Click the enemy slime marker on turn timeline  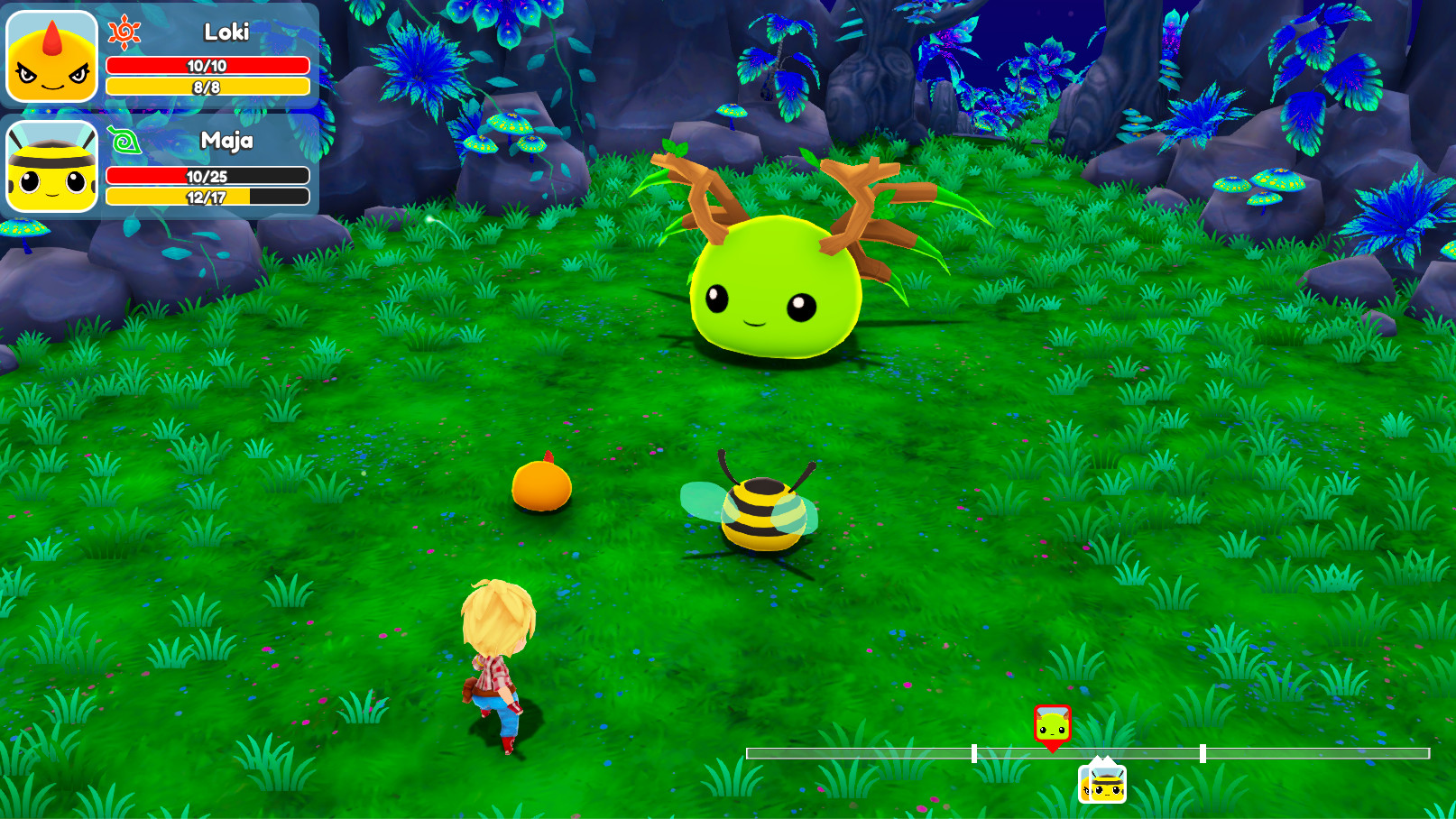click(x=1052, y=724)
